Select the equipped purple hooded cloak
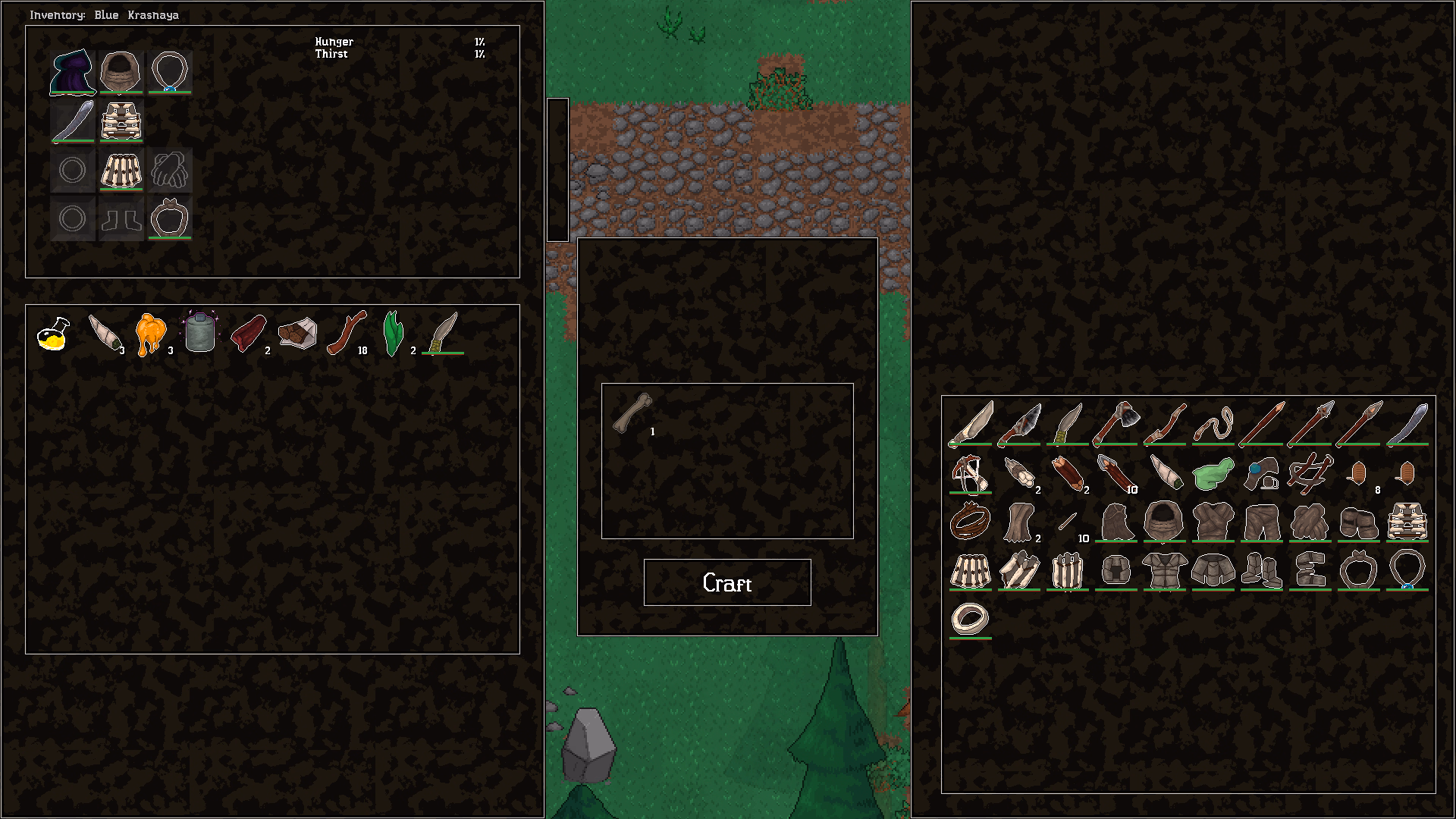 73,72
